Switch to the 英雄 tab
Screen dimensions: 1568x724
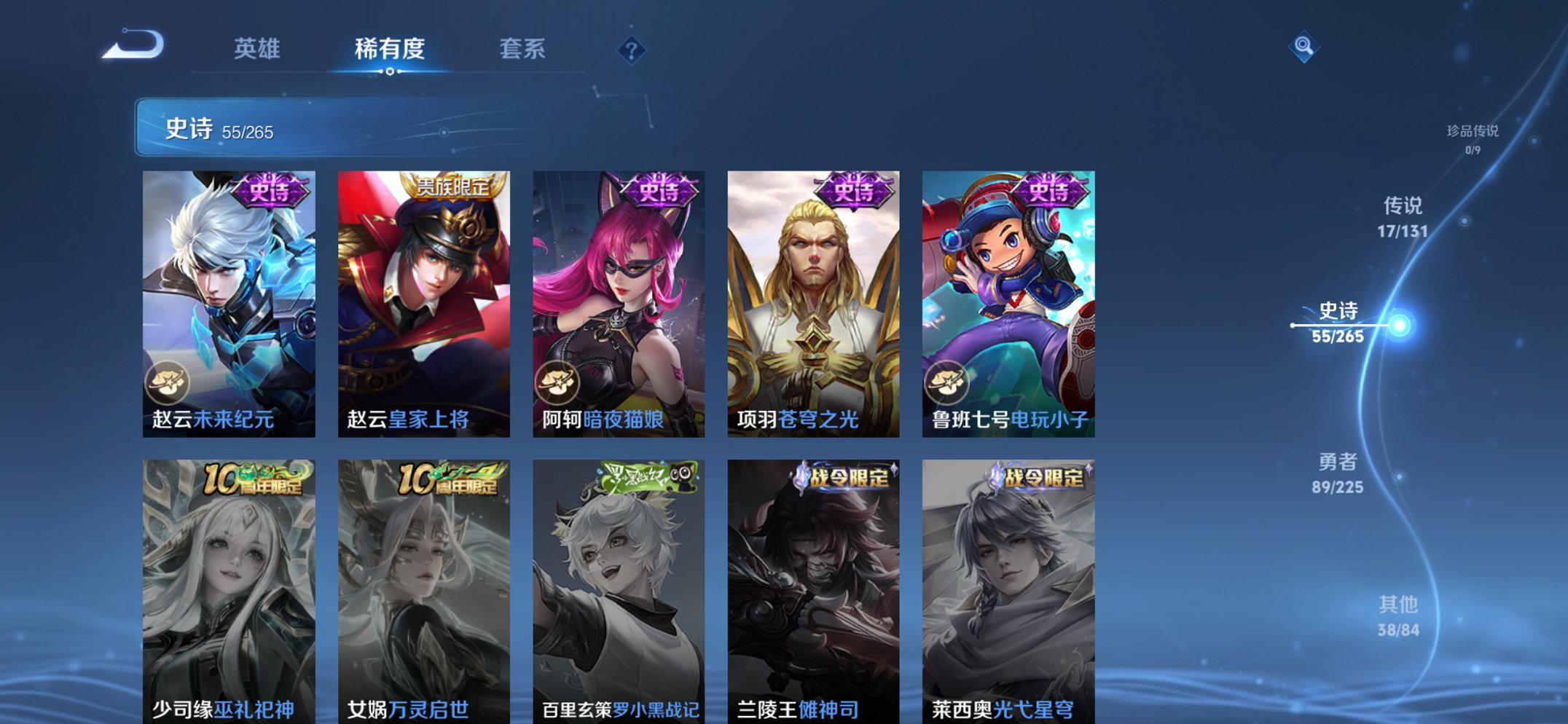pyautogui.click(x=256, y=47)
